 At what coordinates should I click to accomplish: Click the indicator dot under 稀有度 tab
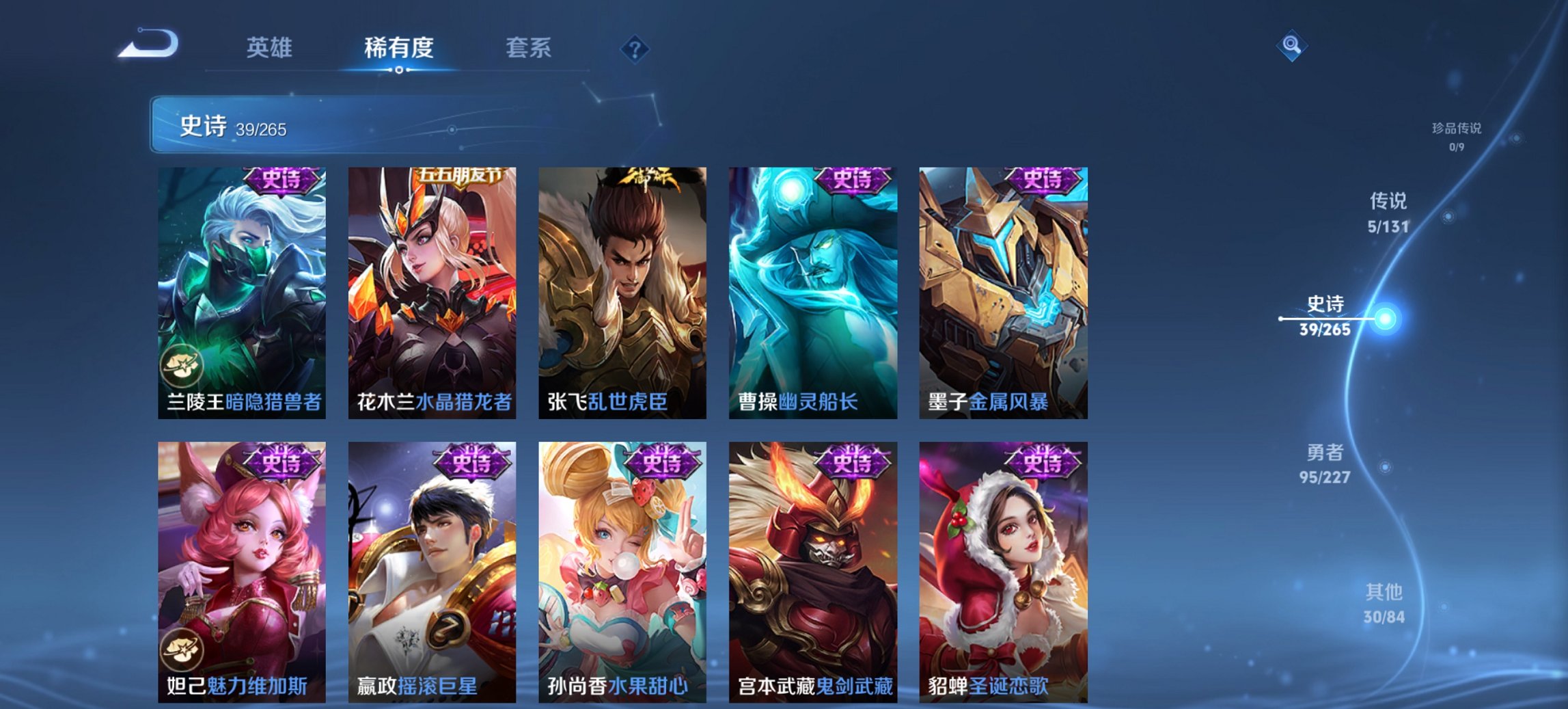(399, 70)
